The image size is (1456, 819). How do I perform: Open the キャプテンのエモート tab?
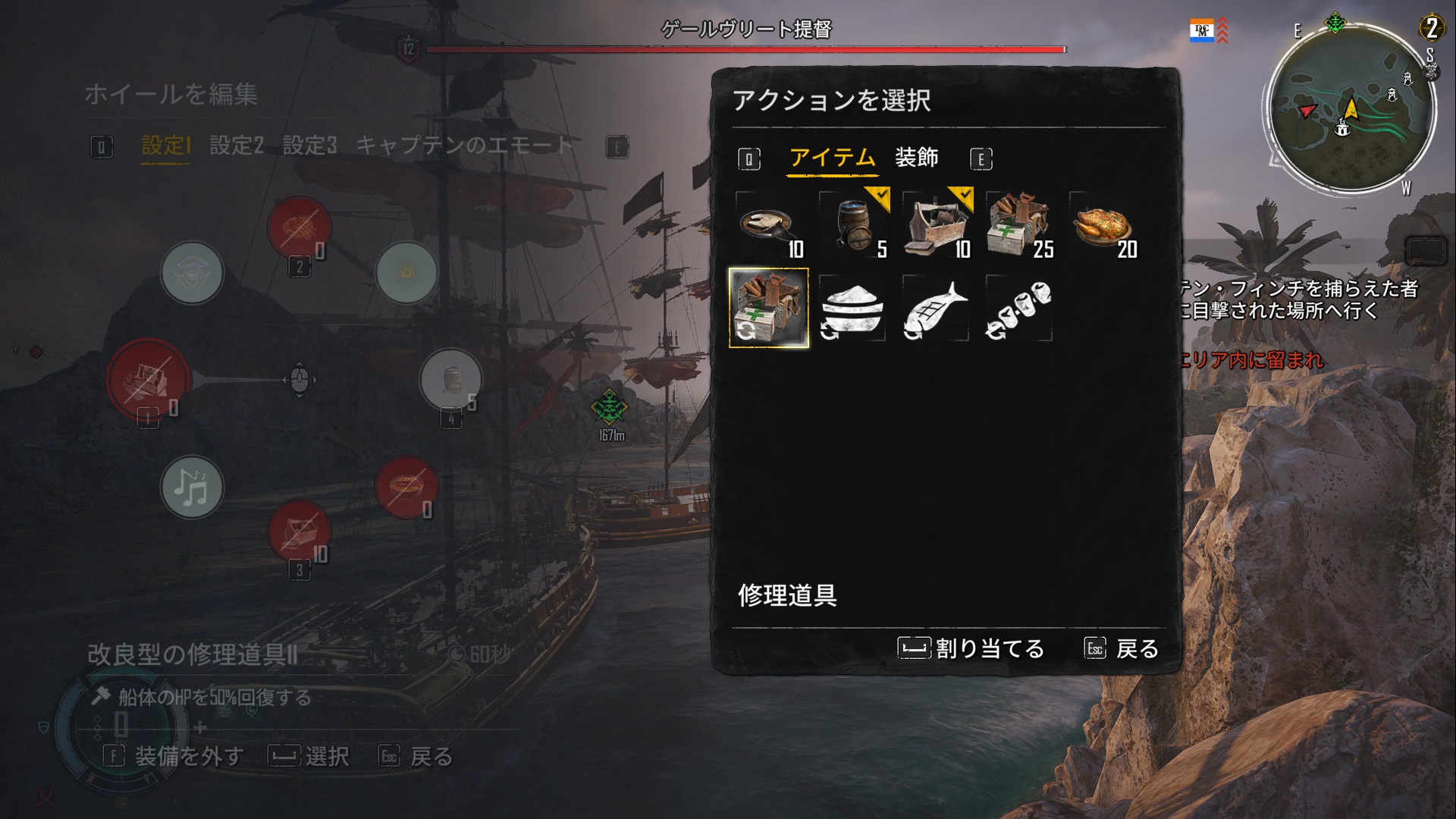464,145
